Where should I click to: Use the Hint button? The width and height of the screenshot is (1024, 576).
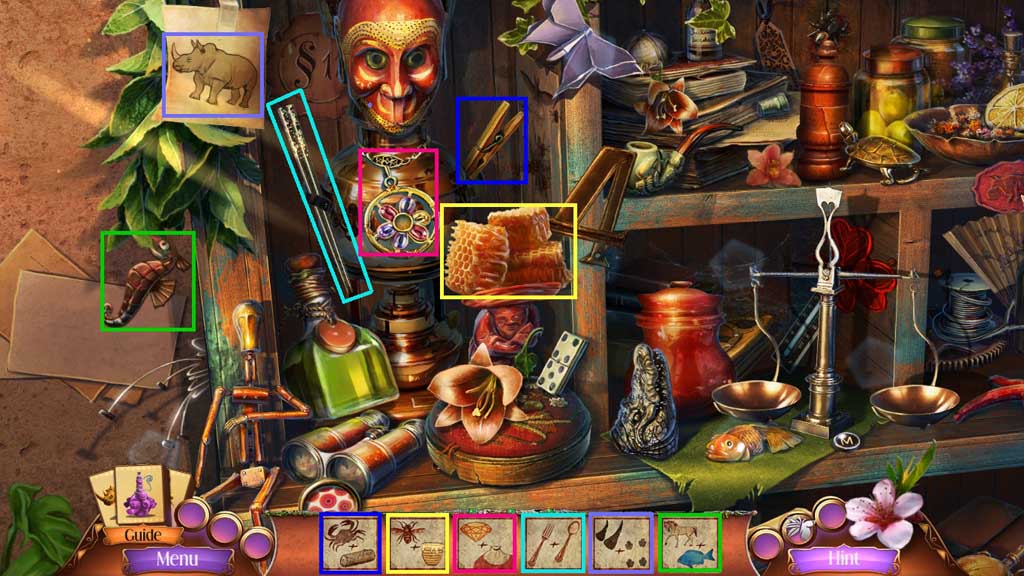[842, 557]
